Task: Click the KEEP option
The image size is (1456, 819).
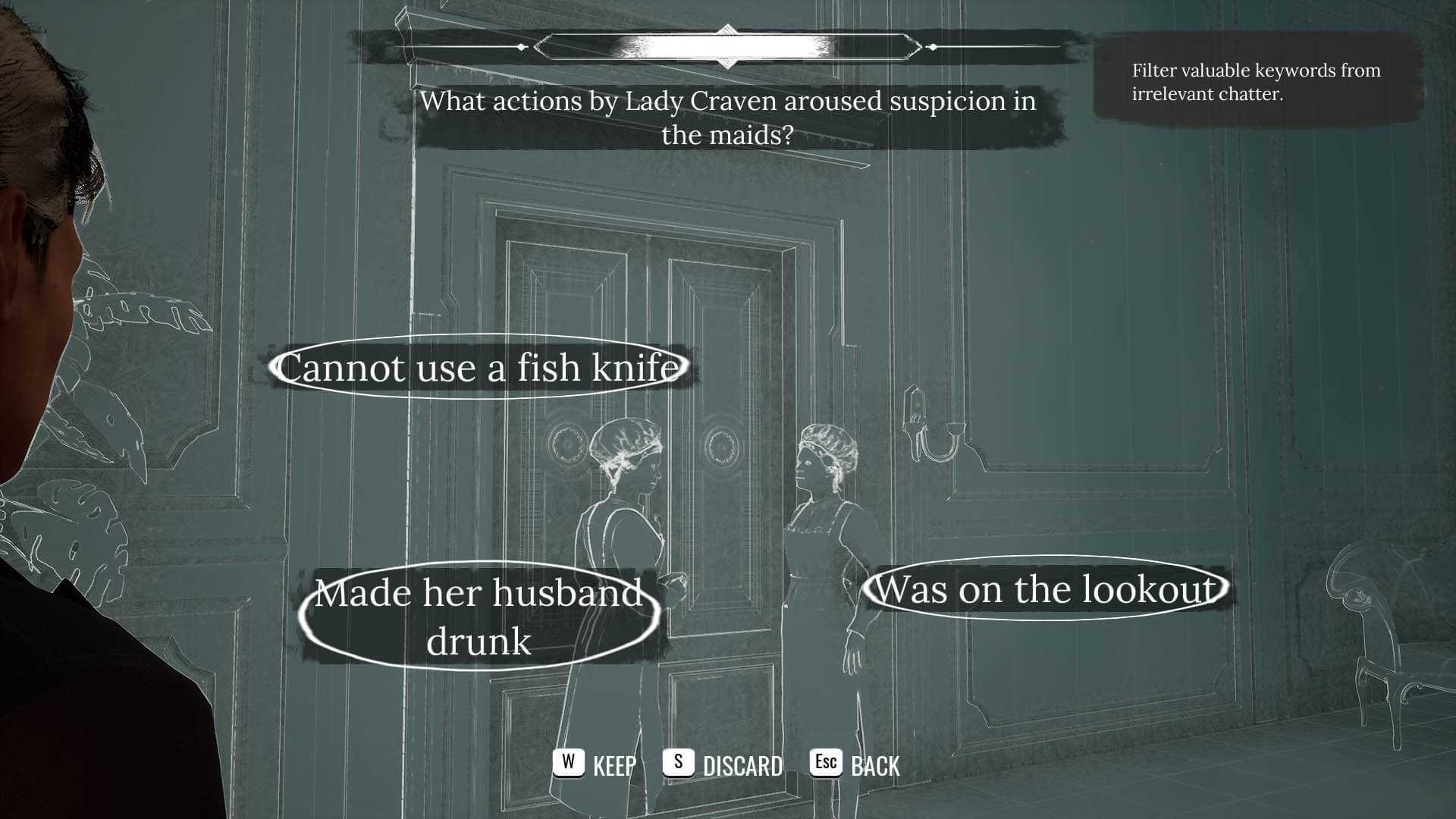Action: coord(595,764)
